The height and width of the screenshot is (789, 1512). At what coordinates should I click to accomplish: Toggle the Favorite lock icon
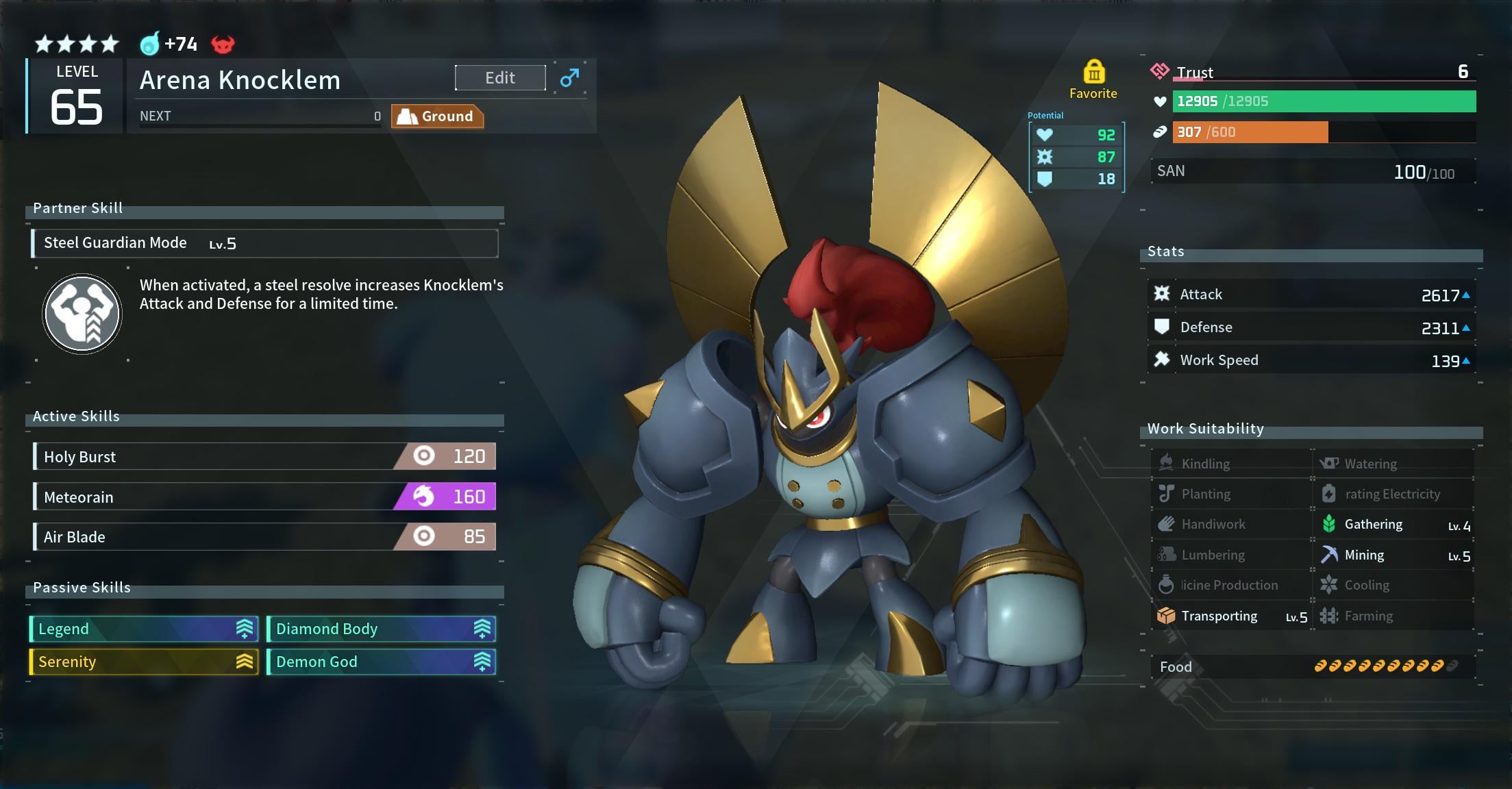pos(1093,72)
